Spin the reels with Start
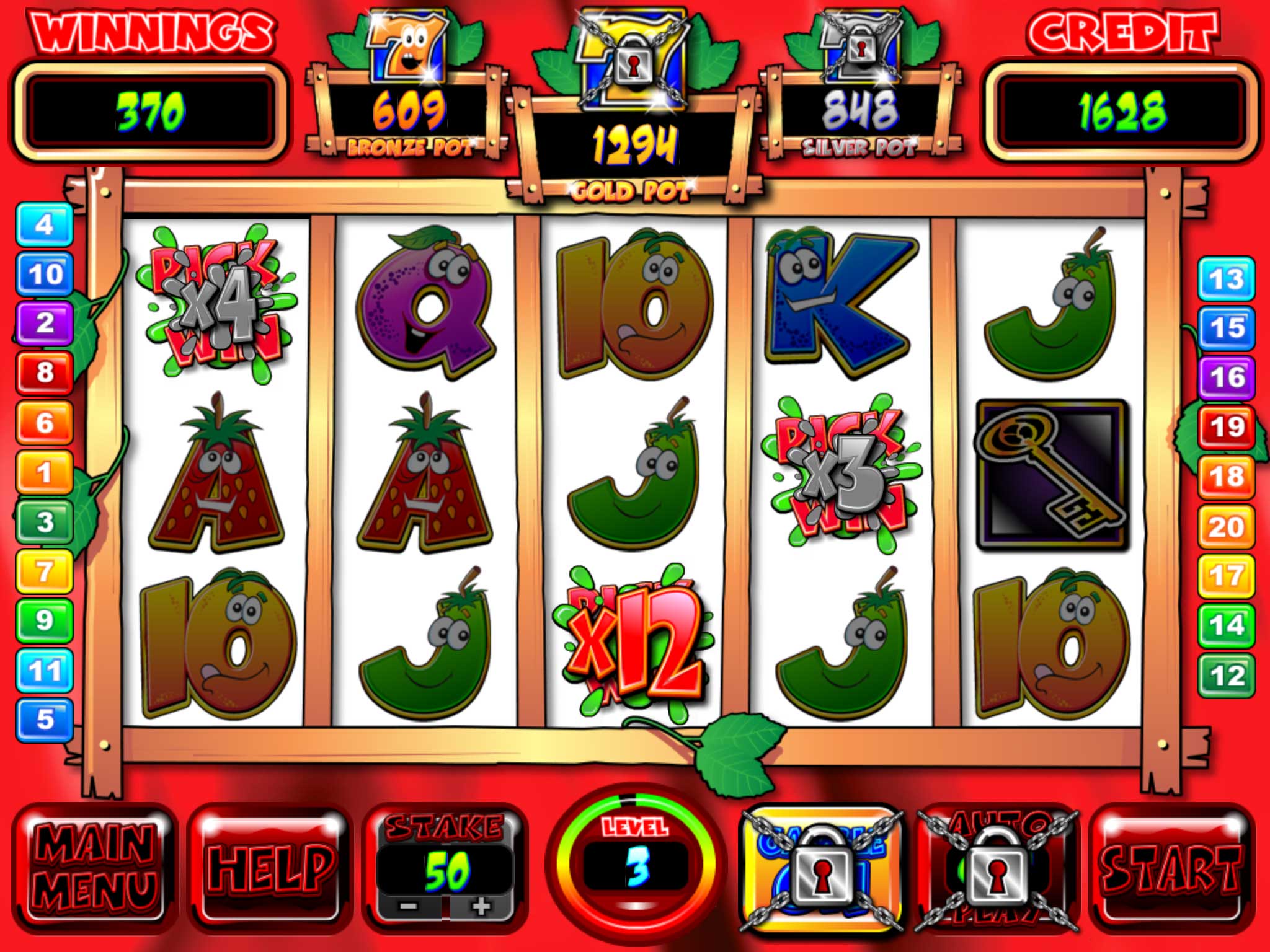 [1170, 868]
